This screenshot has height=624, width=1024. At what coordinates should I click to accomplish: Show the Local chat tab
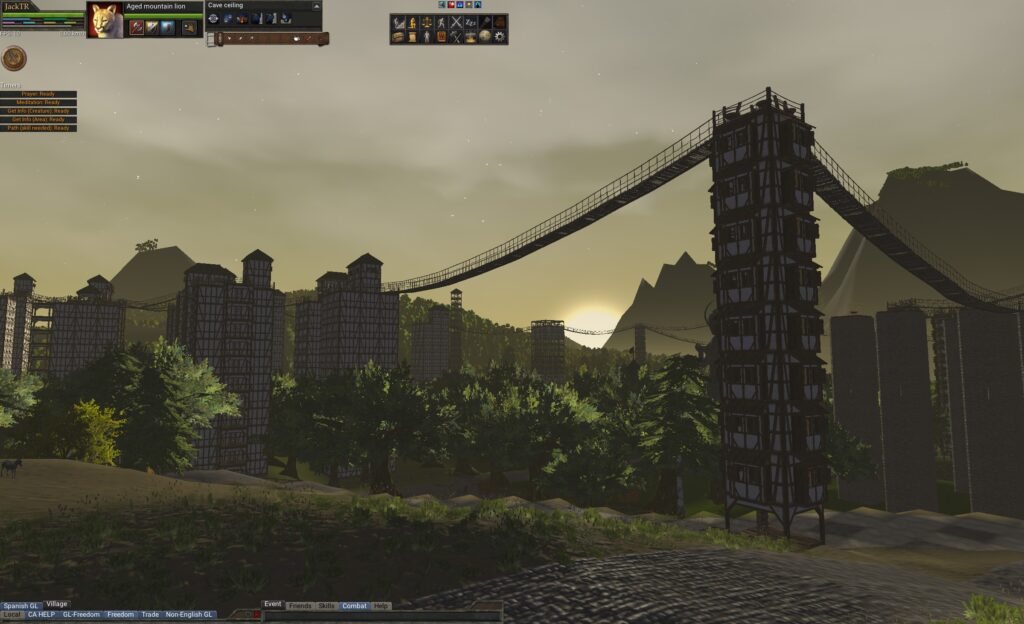click(12, 615)
